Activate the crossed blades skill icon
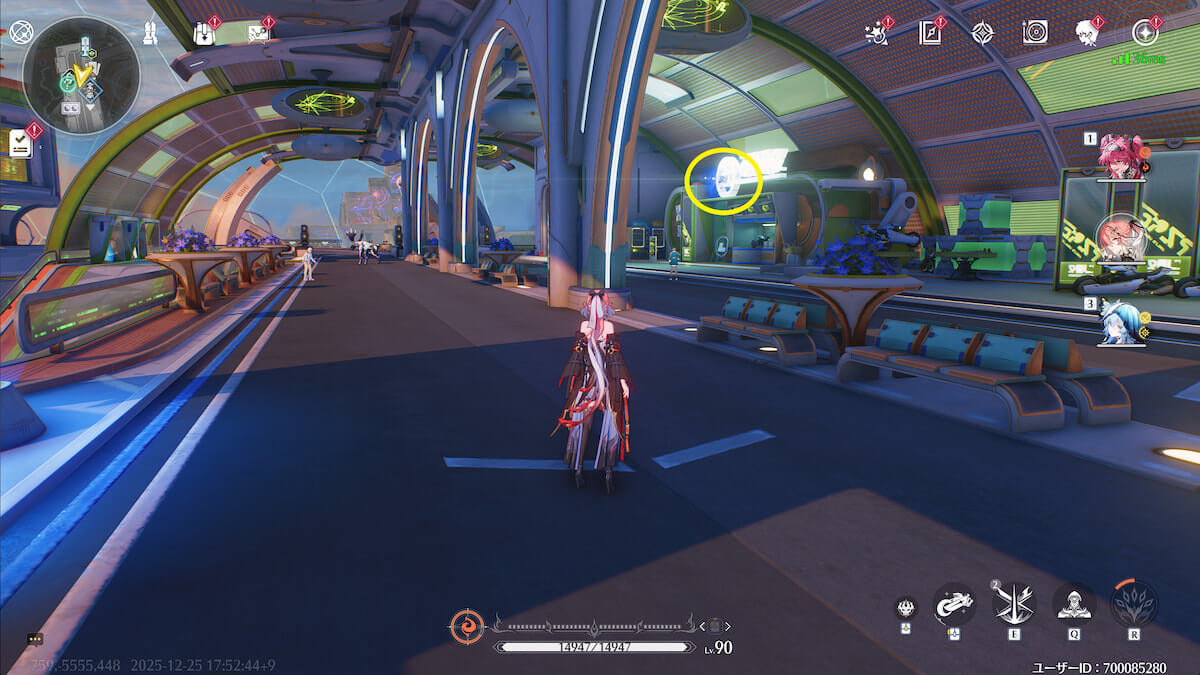This screenshot has width=1200, height=675. [1013, 602]
